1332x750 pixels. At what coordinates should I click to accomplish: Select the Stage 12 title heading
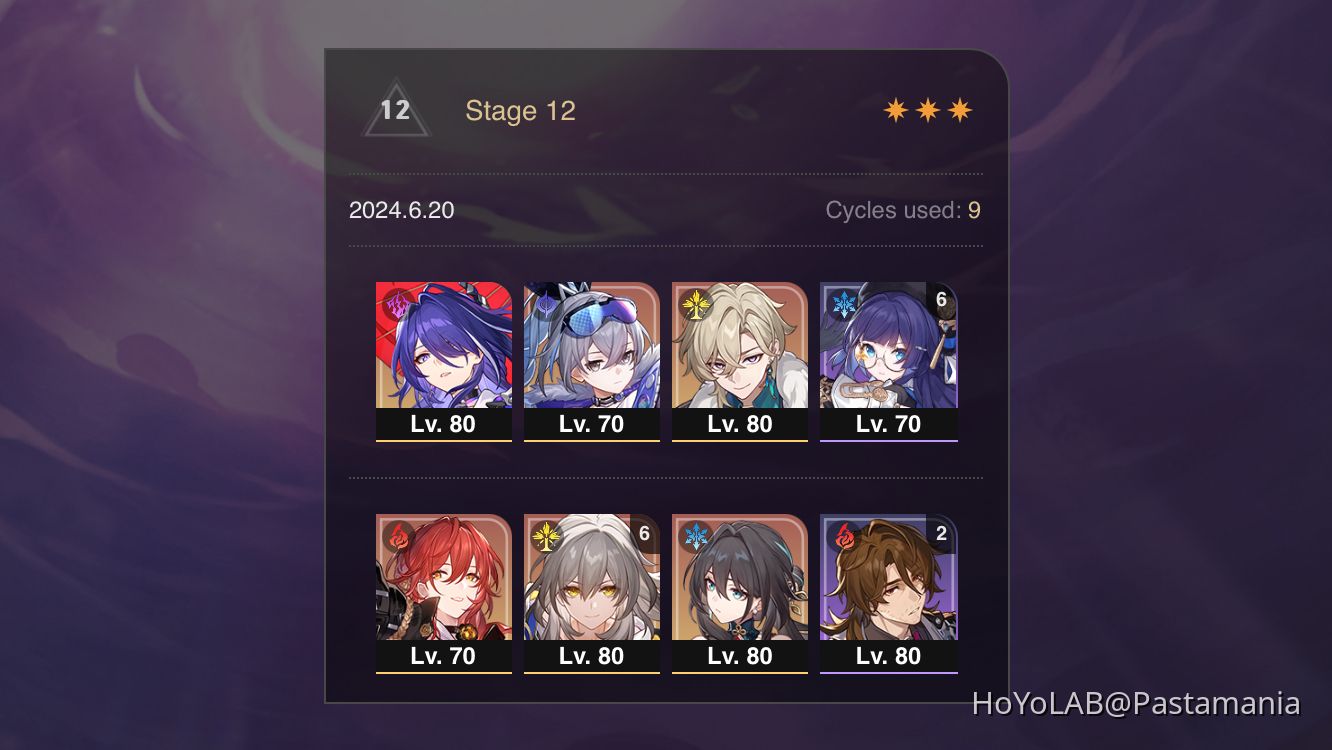[521, 110]
